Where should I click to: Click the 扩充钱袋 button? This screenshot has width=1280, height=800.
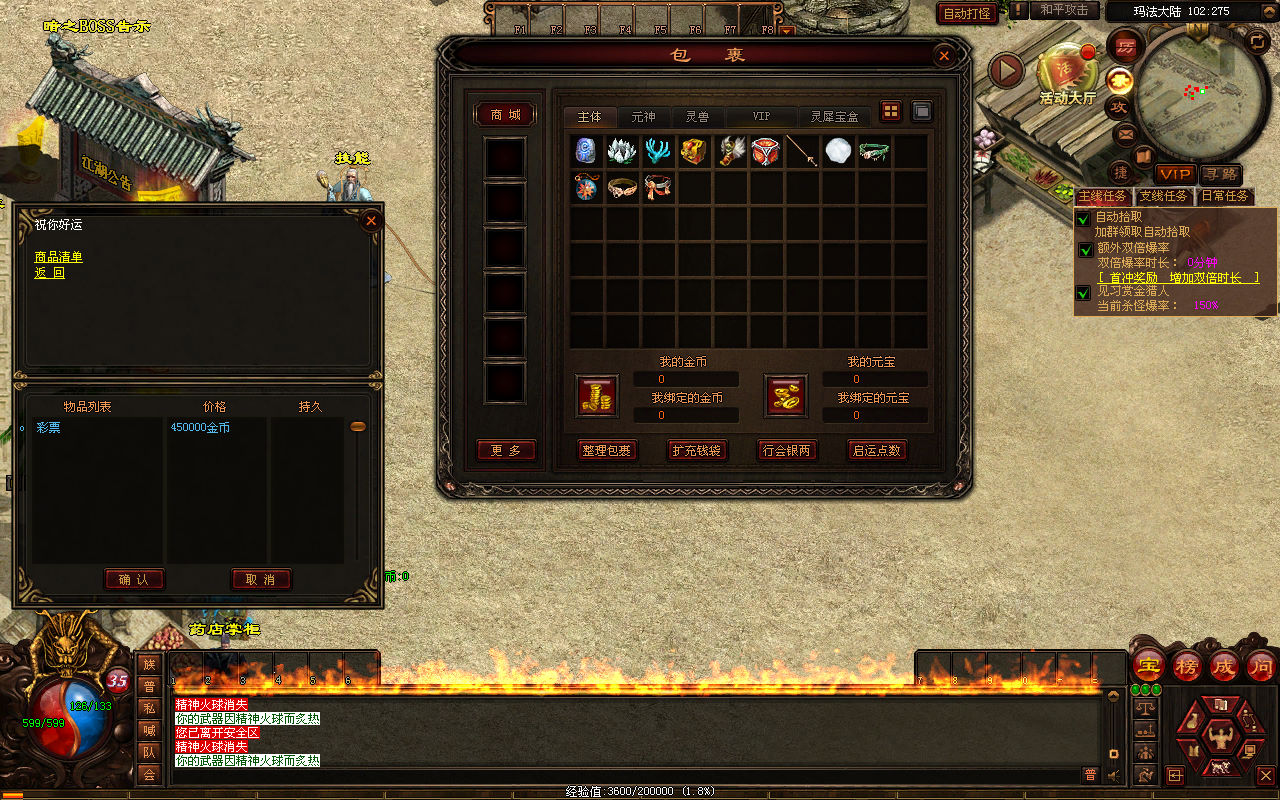pos(697,451)
